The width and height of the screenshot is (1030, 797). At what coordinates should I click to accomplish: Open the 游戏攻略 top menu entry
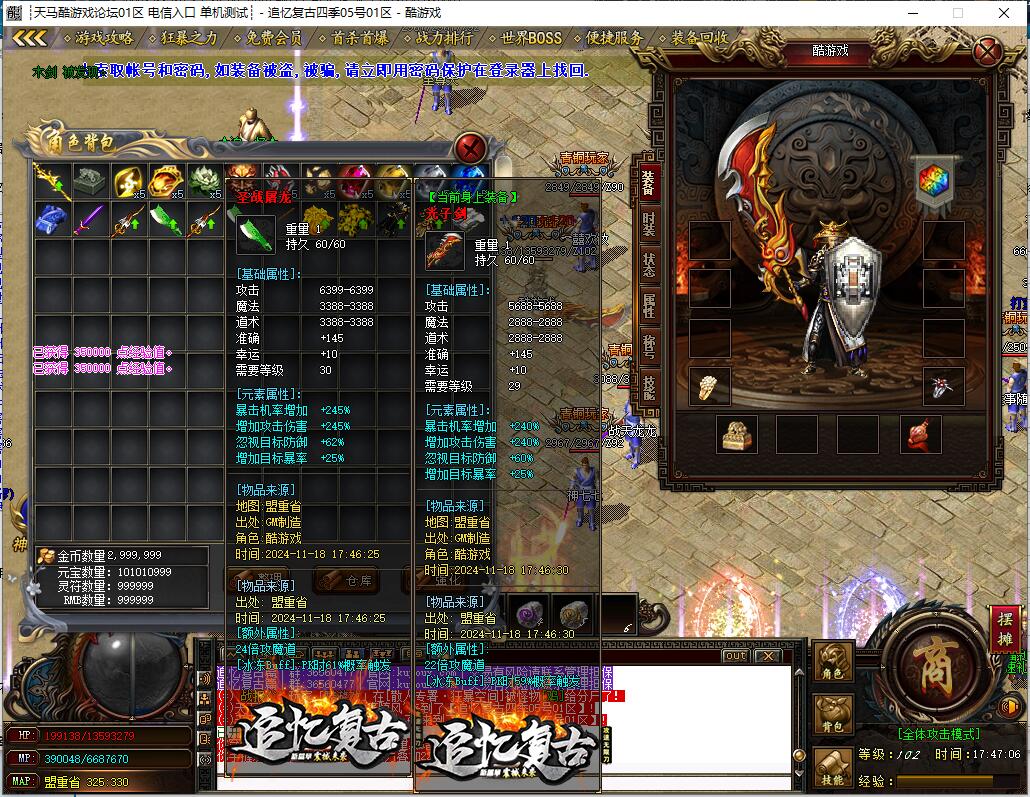[104, 38]
